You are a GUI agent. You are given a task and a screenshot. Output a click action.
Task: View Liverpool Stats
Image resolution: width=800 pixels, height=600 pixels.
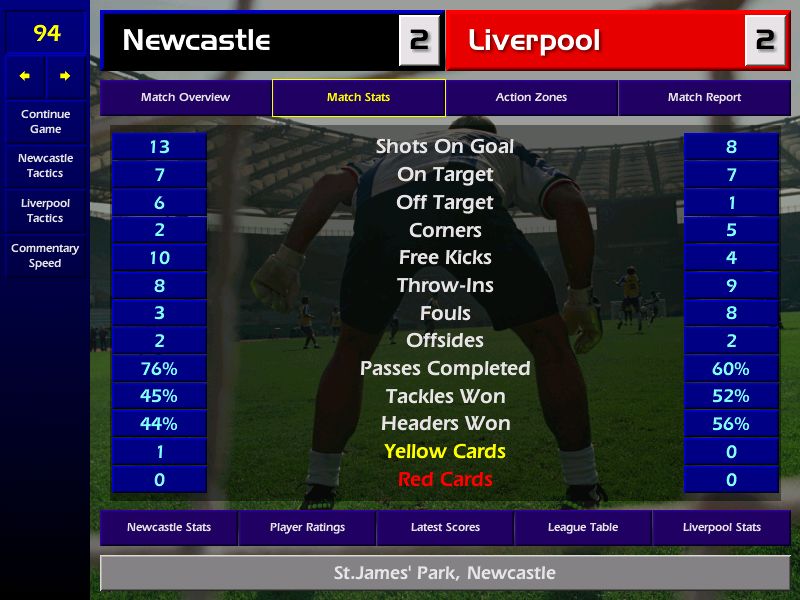pyautogui.click(x=721, y=527)
